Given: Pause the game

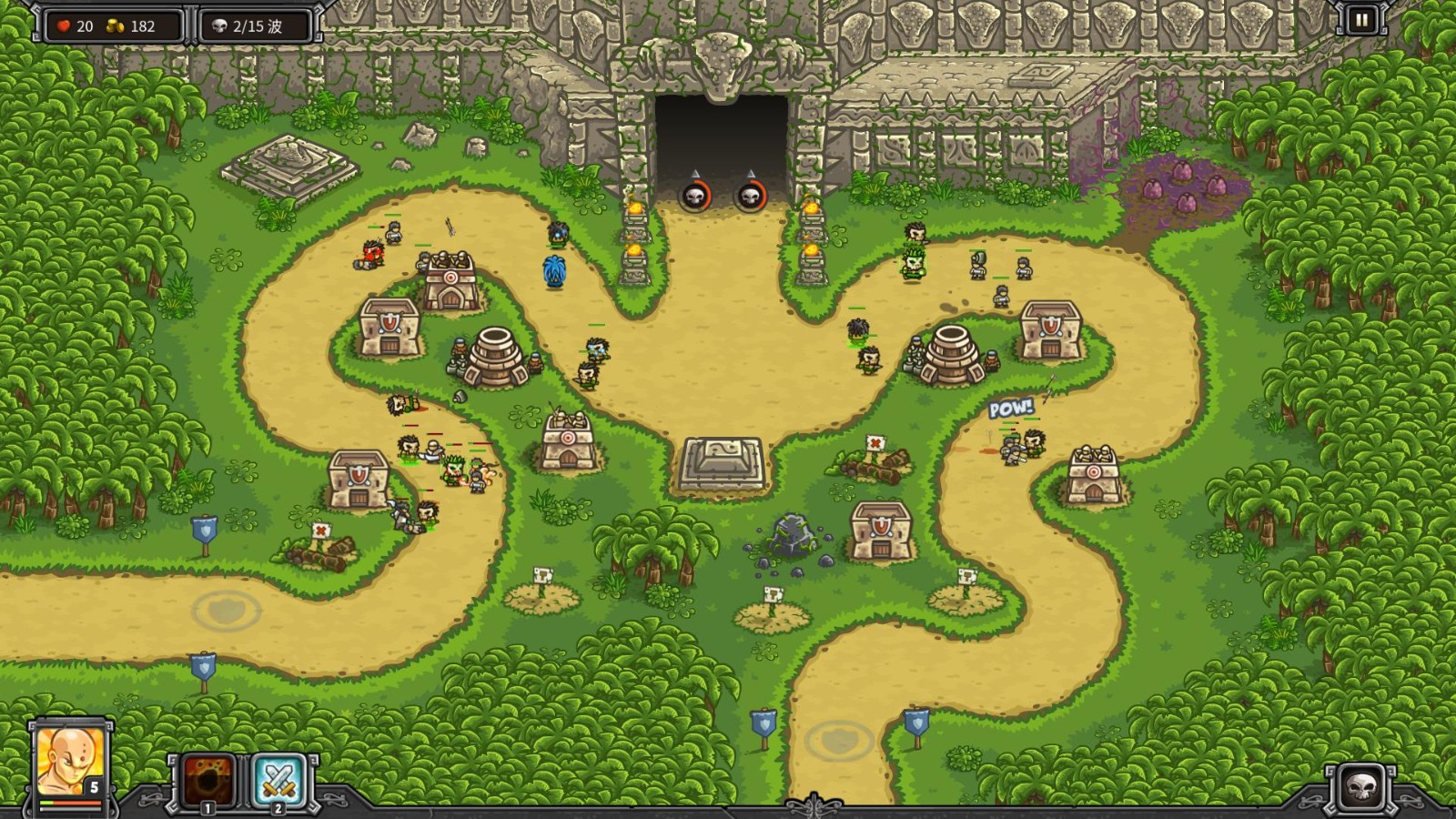Looking at the screenshot, I should point(1361,20).
